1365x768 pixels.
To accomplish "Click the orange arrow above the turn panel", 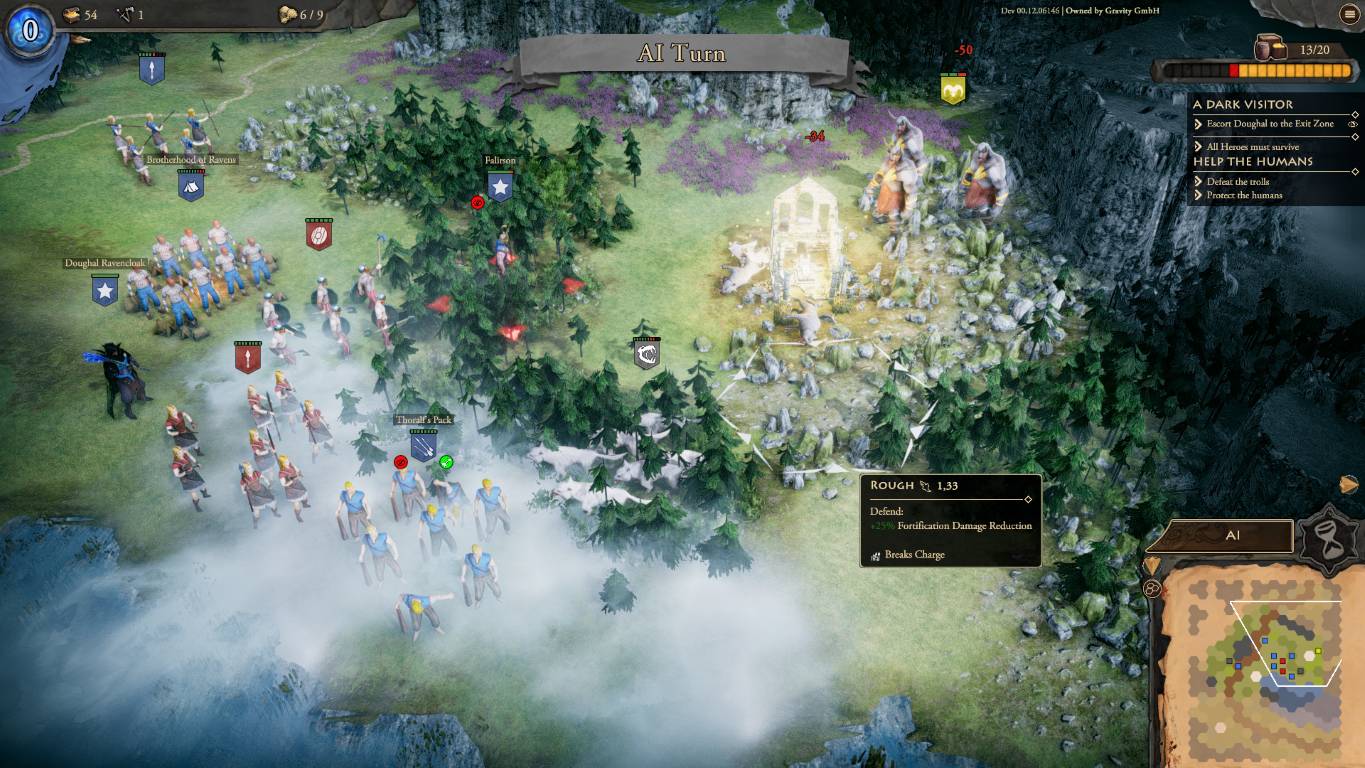I will 1349,485.
